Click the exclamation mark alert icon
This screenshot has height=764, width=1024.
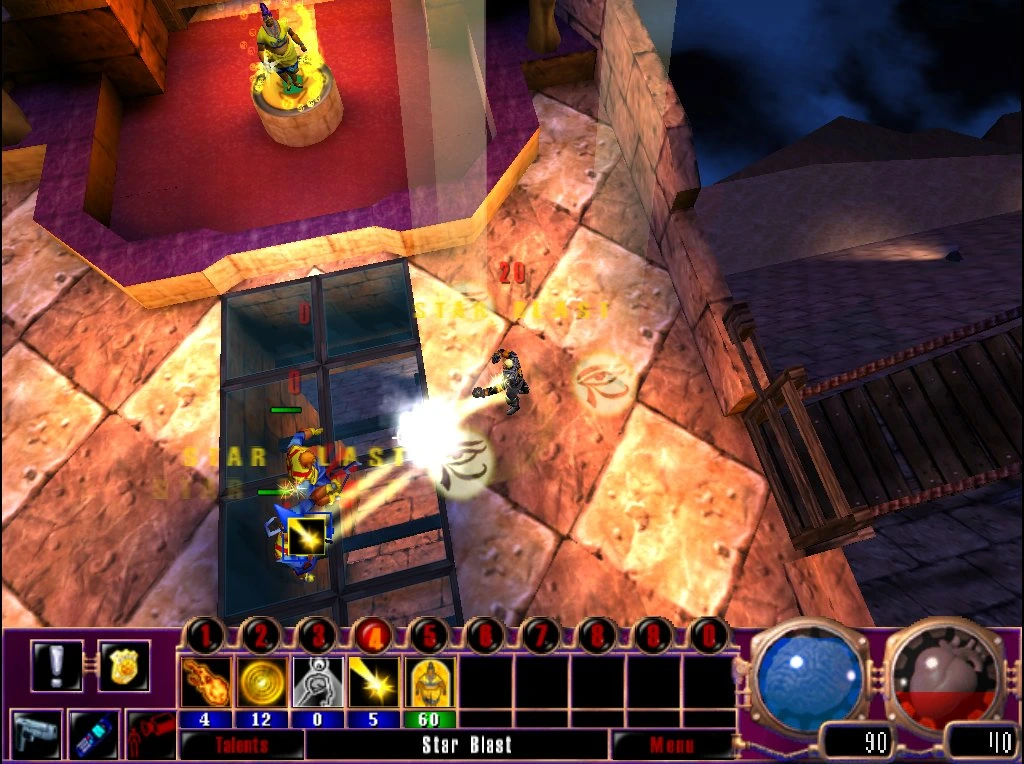click(x=56, y=666)
